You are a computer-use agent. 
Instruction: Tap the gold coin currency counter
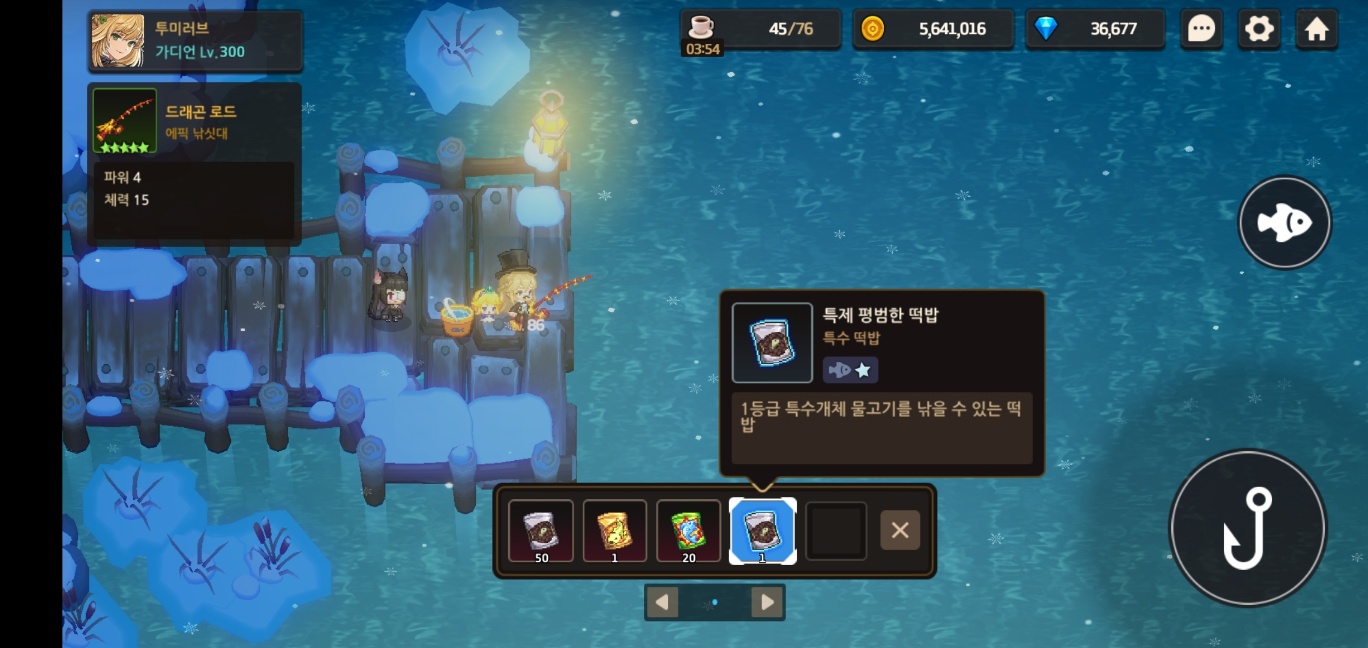tap(932, 29)
